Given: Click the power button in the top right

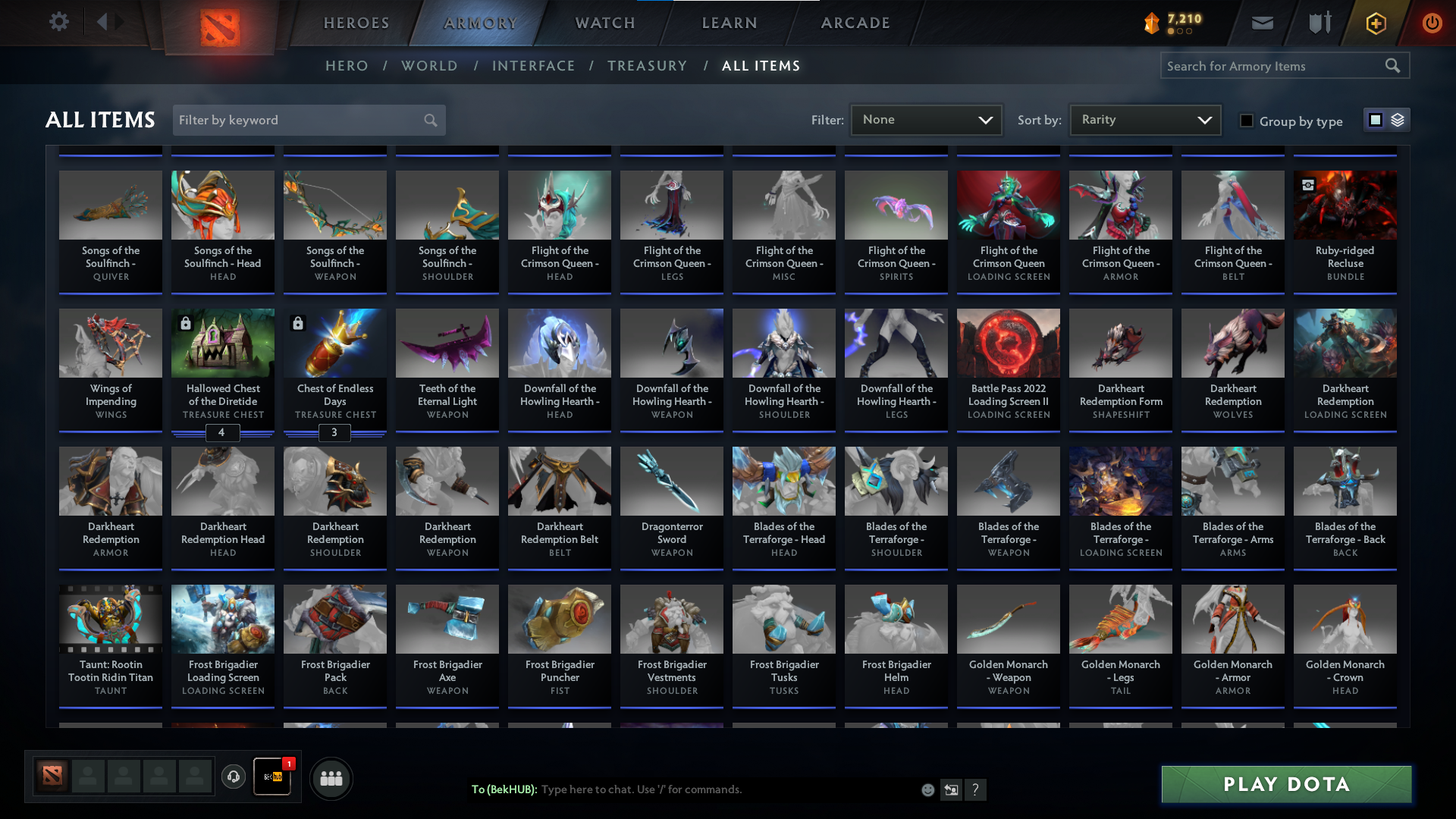Looking at the screenshot, I should (1432, 23).
